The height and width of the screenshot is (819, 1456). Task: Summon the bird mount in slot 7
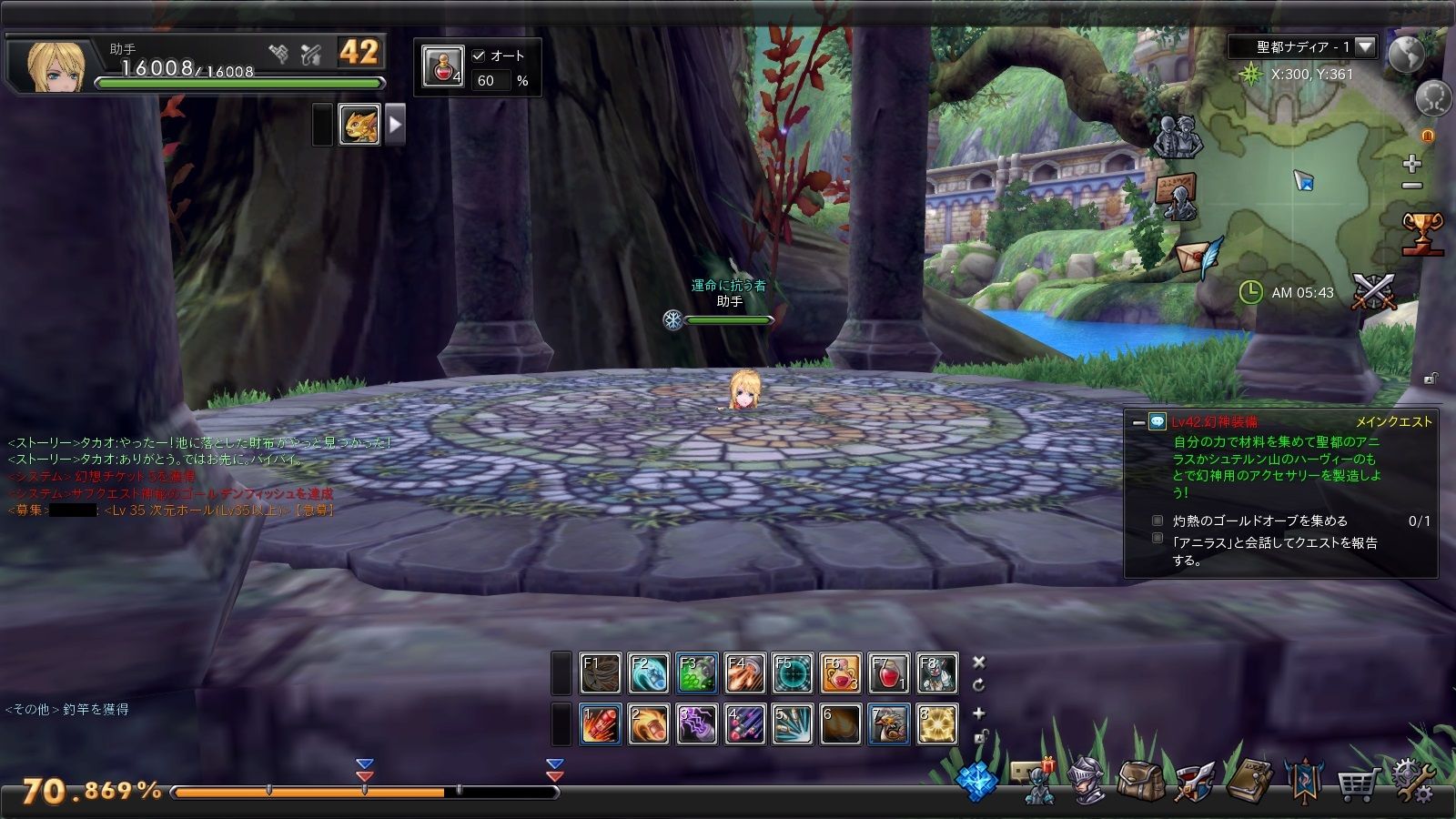click(888, 724)
